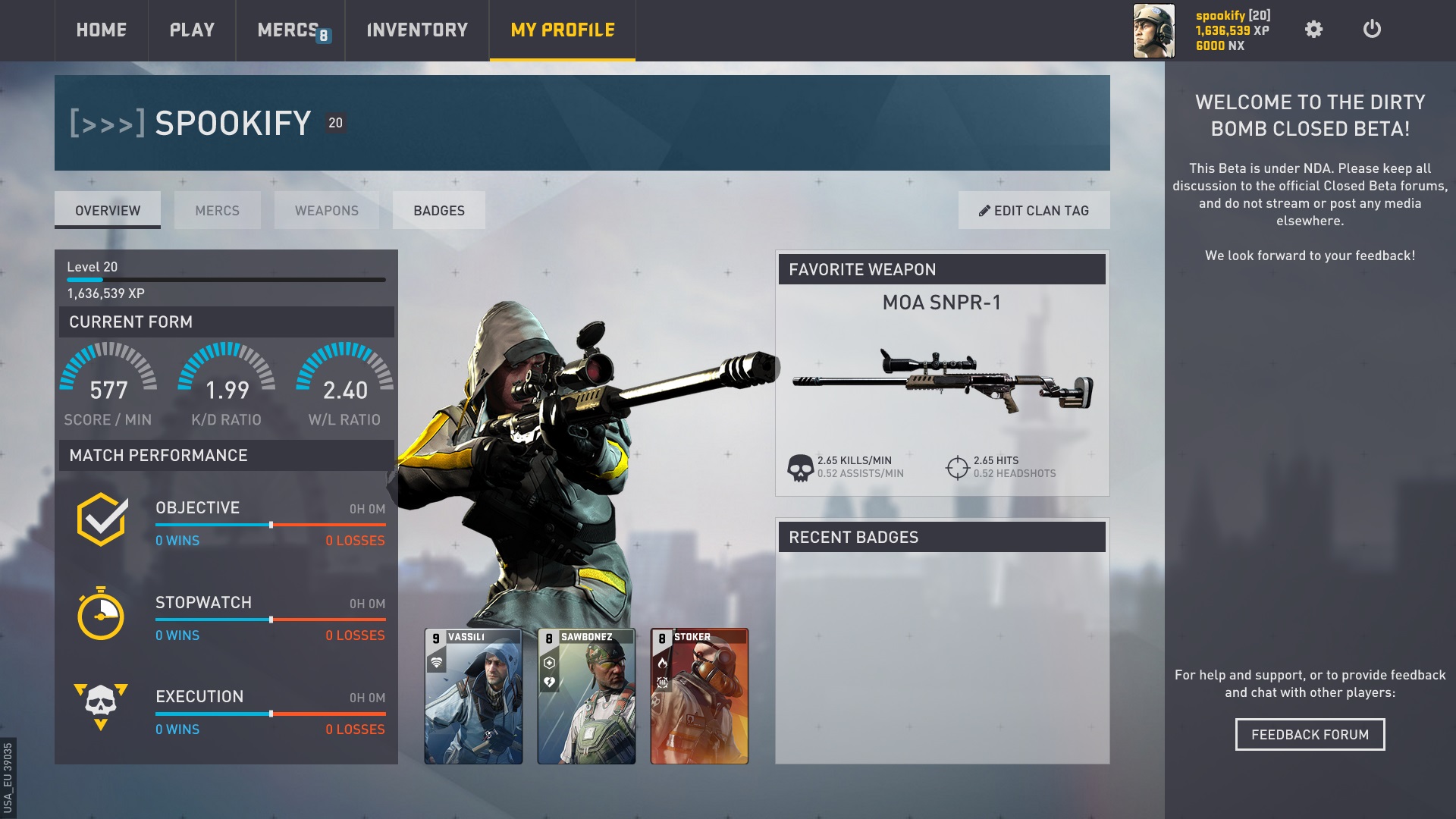
Task: Click the power quit icon
Action: pyautogui.click(x=1372, y=30)
